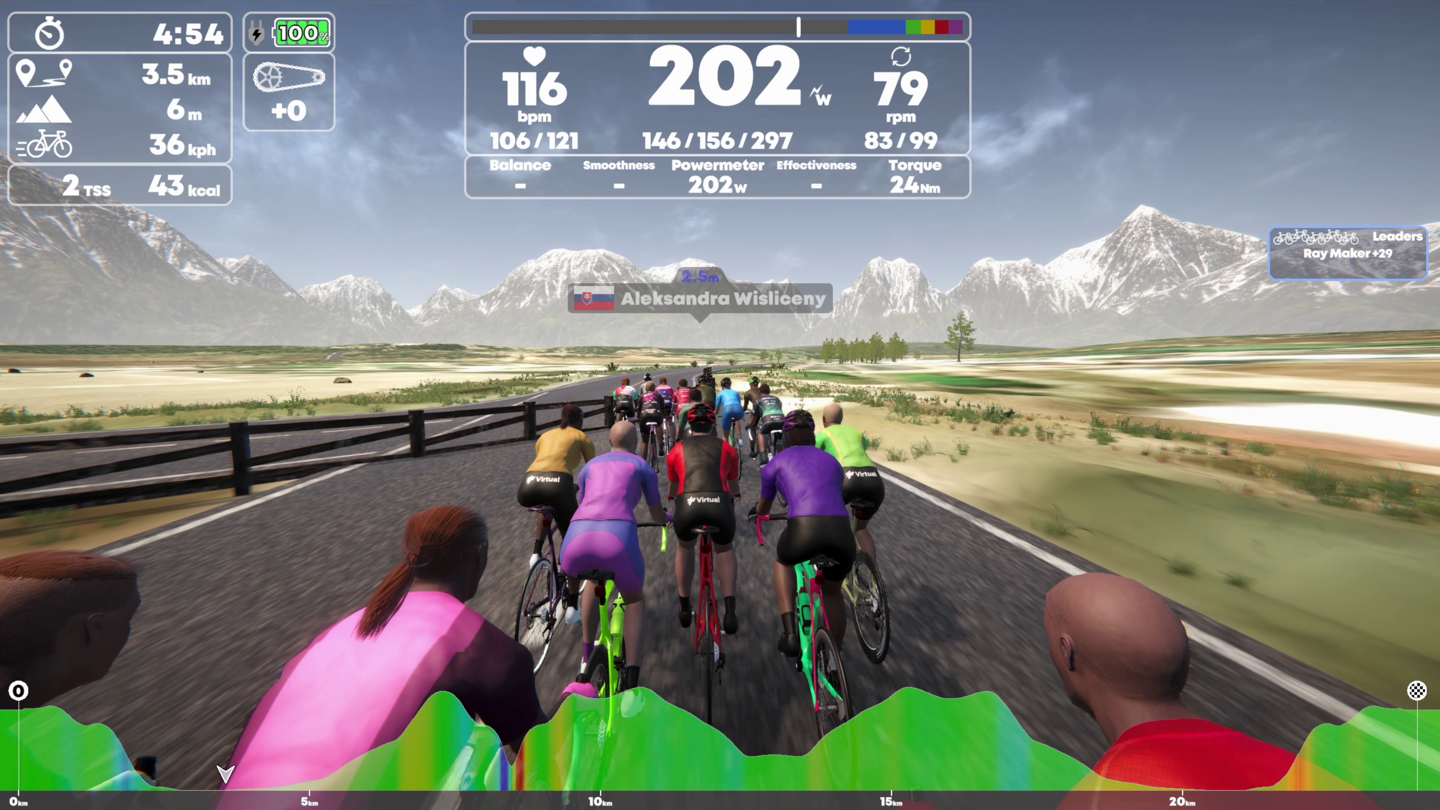Click the workout progress bar at the top
Viewport: 1440px width, 810px height.
(x=717, y=26)
